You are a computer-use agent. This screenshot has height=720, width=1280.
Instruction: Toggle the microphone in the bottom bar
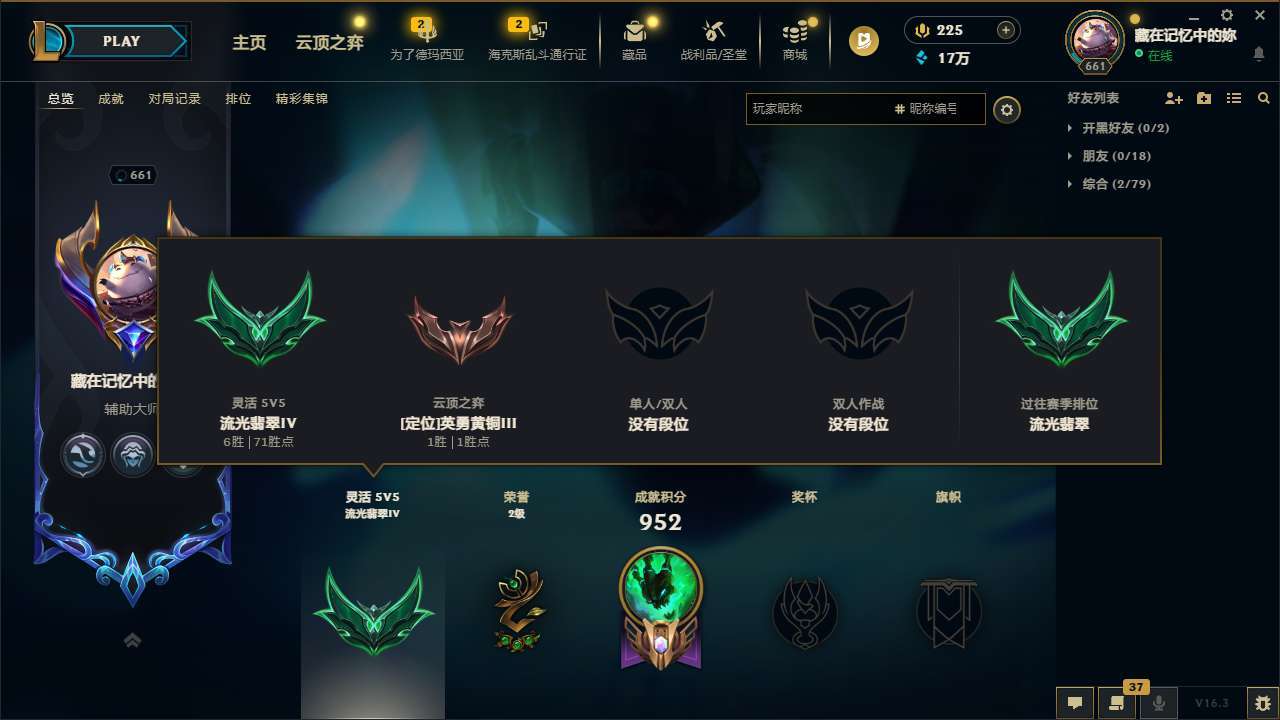pyautogui.click(x=1160, y=703)
